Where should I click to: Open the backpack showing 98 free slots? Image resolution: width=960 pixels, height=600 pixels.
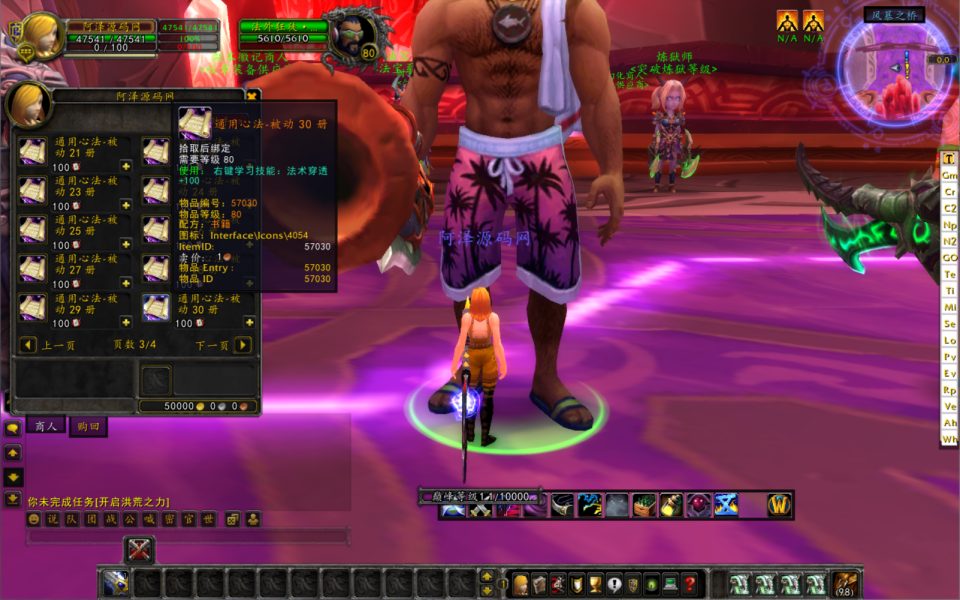[x=845, y=584]
